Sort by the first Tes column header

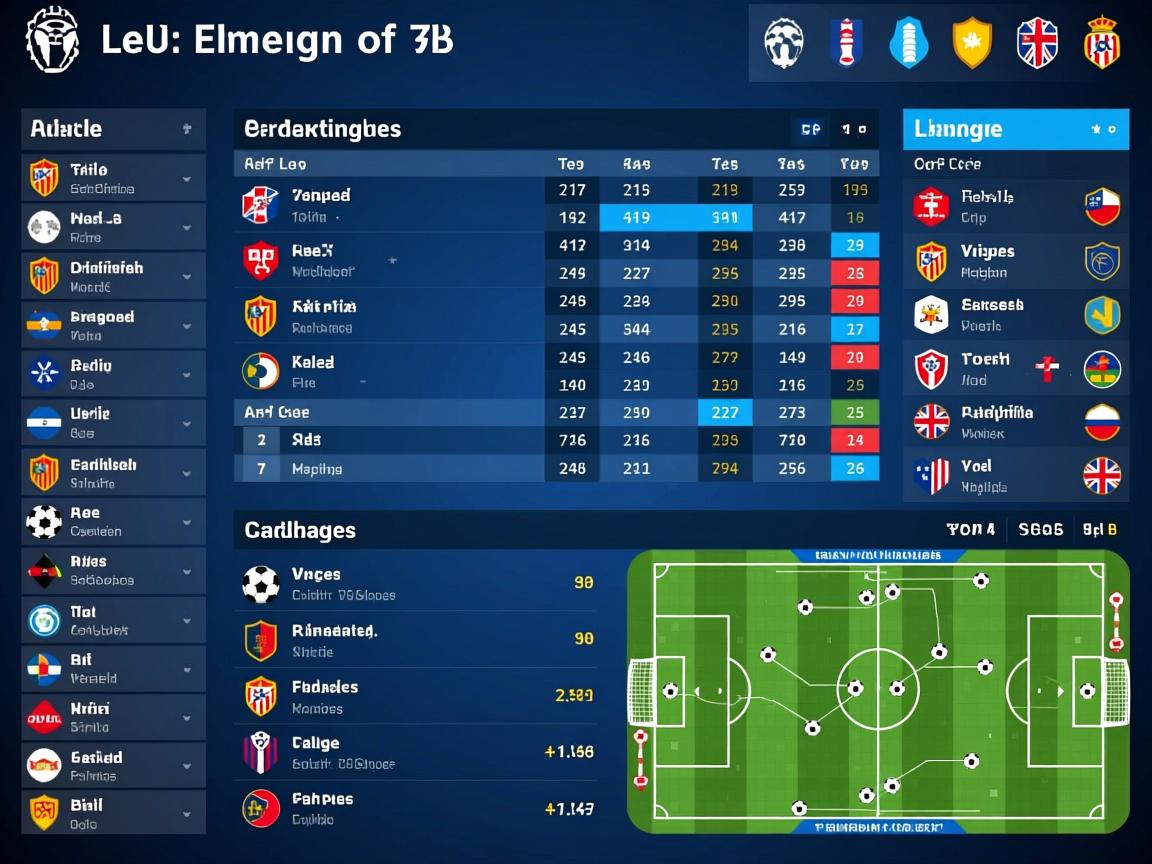point(570,164)
